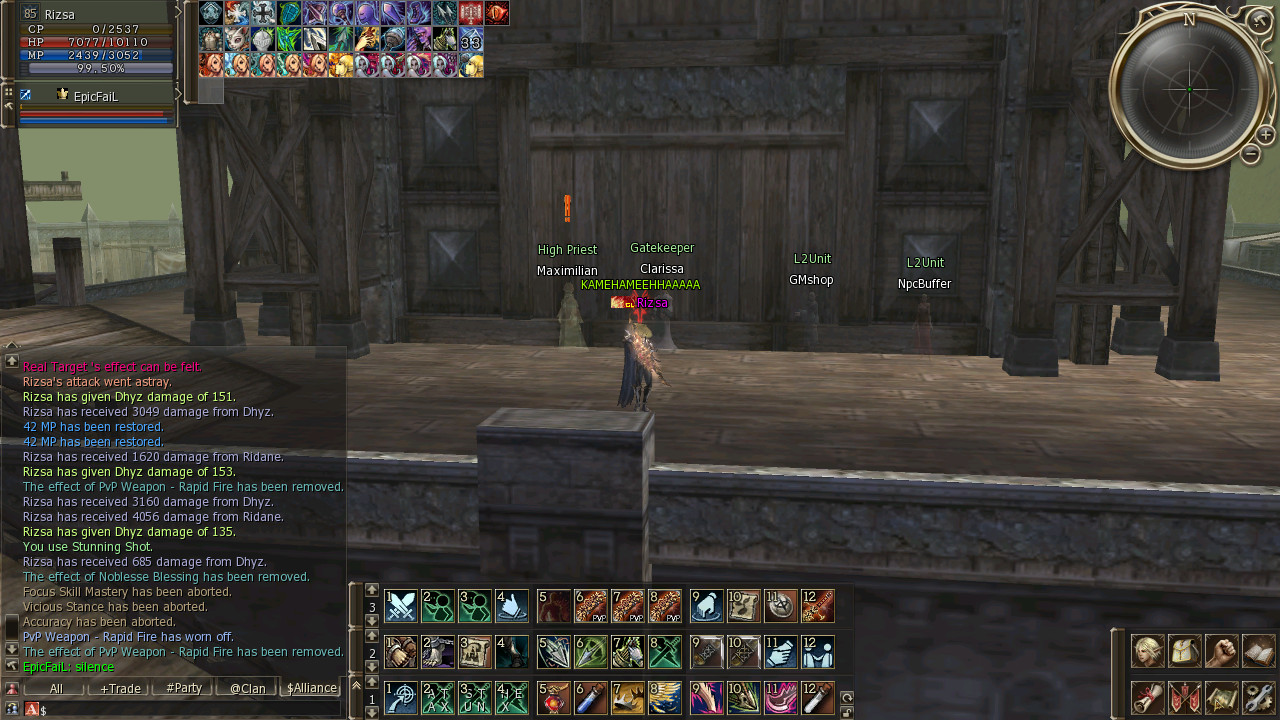Toggle the hotbar padlock lock button
The height and width of the screenshot is (720, 1280).
(x=847, y=712)
